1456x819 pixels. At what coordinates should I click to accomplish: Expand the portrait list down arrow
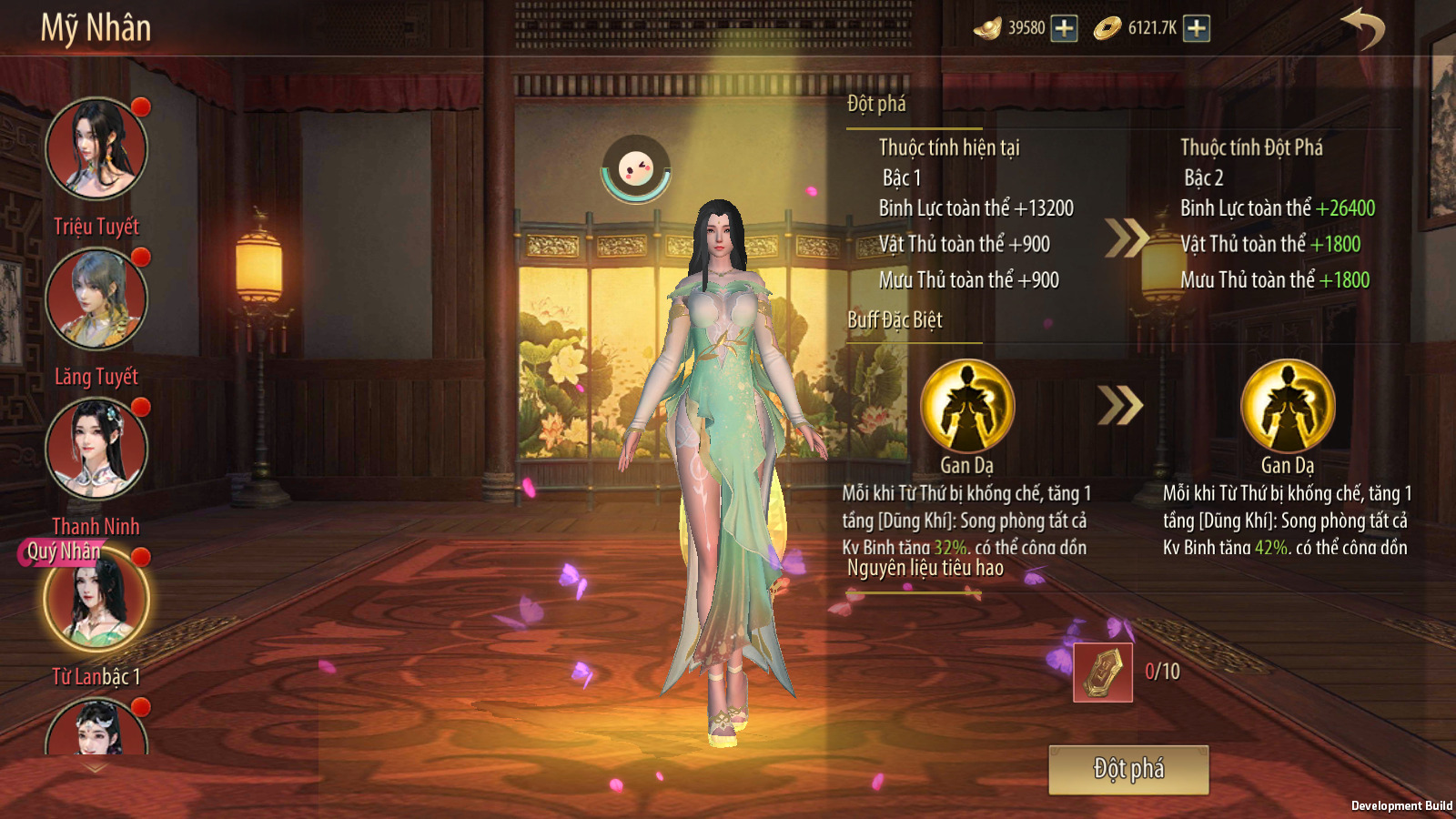96,768
